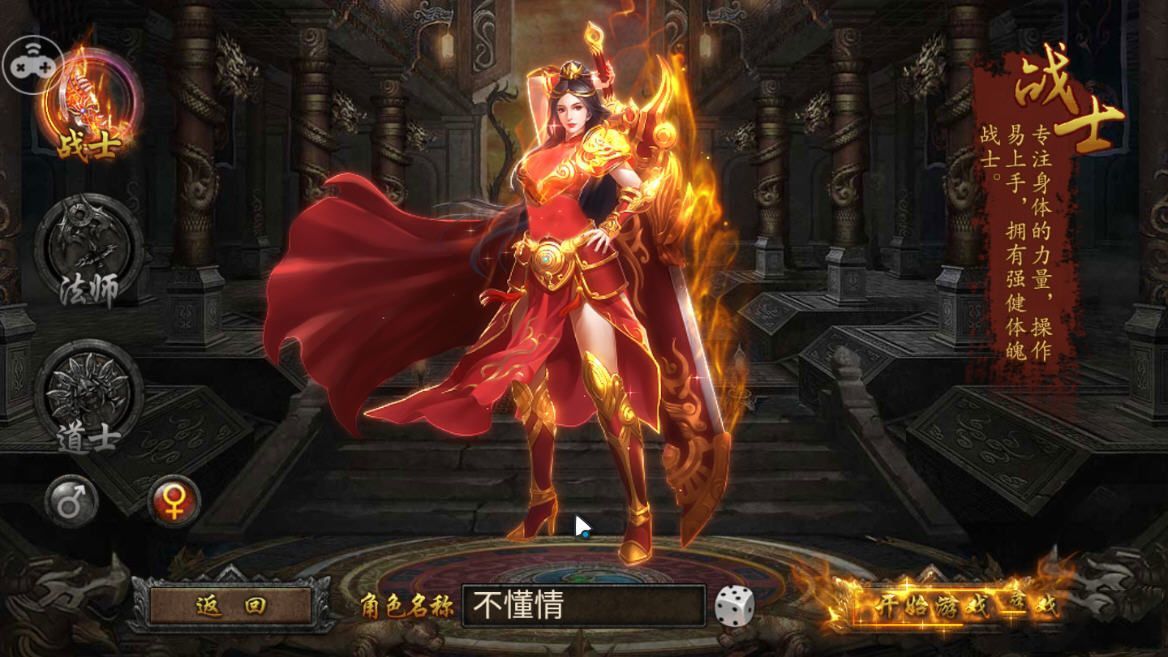Viewport: 1168px width, 657px height.
Task: Select the female gender symbol
Action: coord(174,501)
